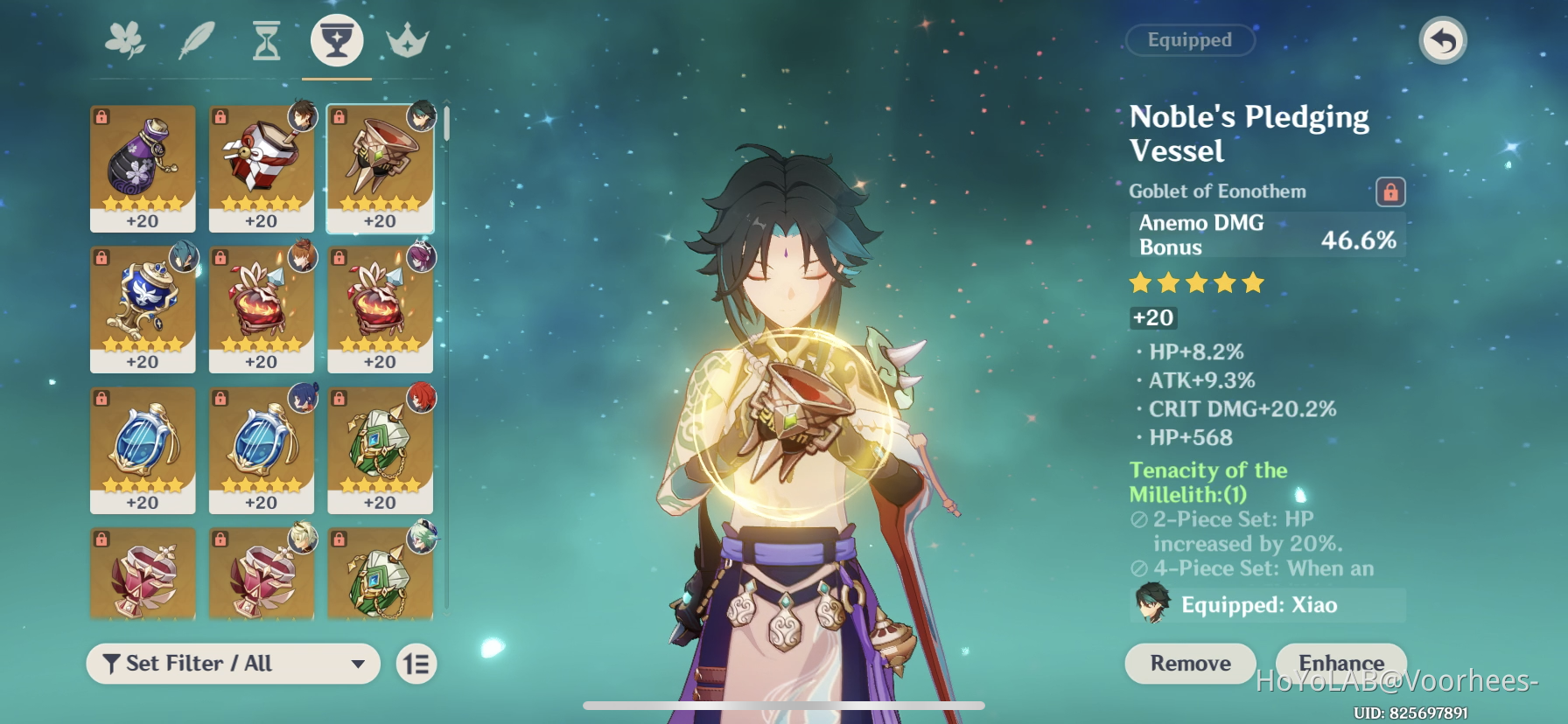Viewport: 1568px width, 724px height.
Task: Open the Flower of Life artifact category icon
Action: pyautogui.click(x=126, y=39)
